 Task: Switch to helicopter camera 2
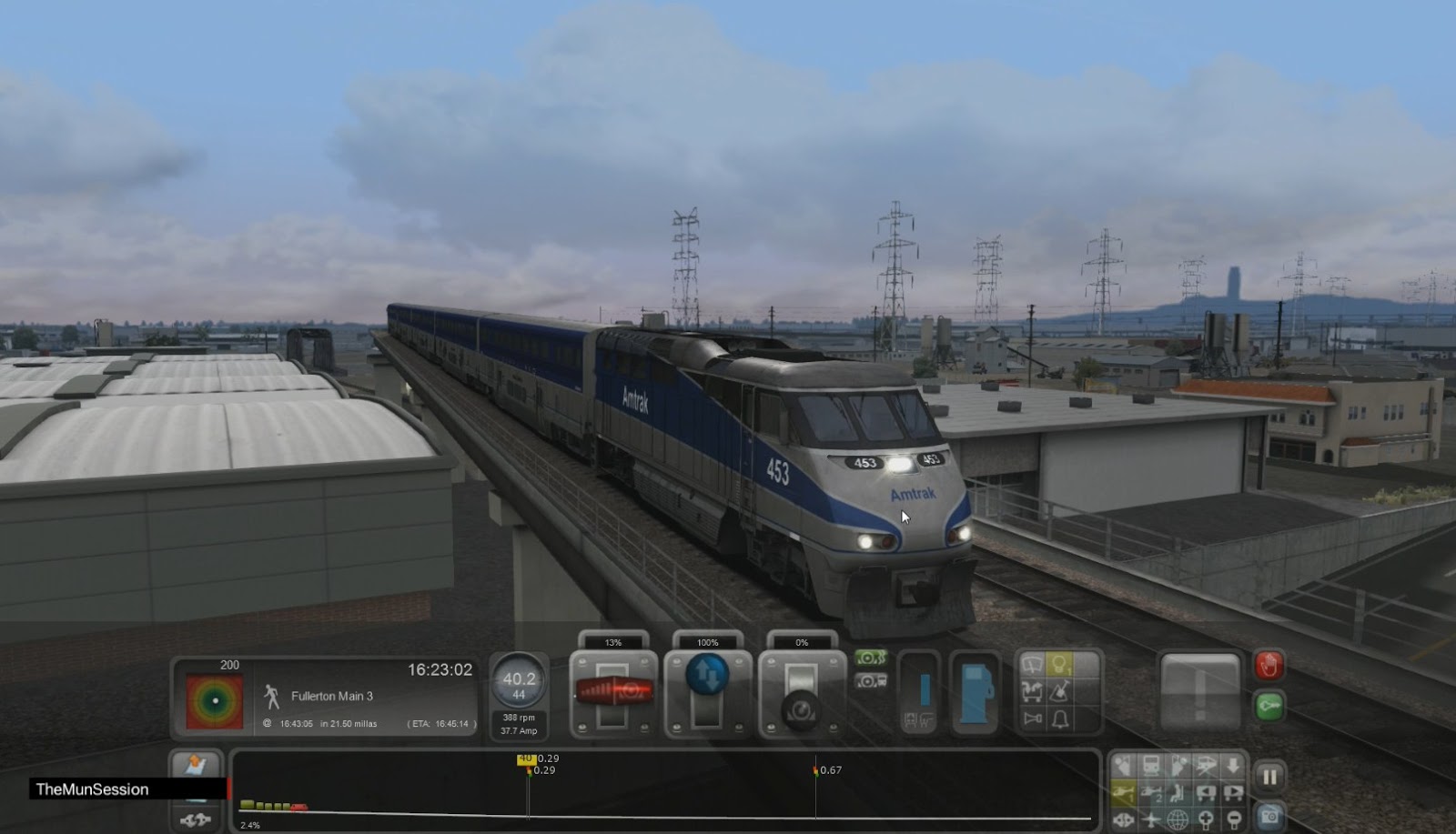coord(1150,793)
